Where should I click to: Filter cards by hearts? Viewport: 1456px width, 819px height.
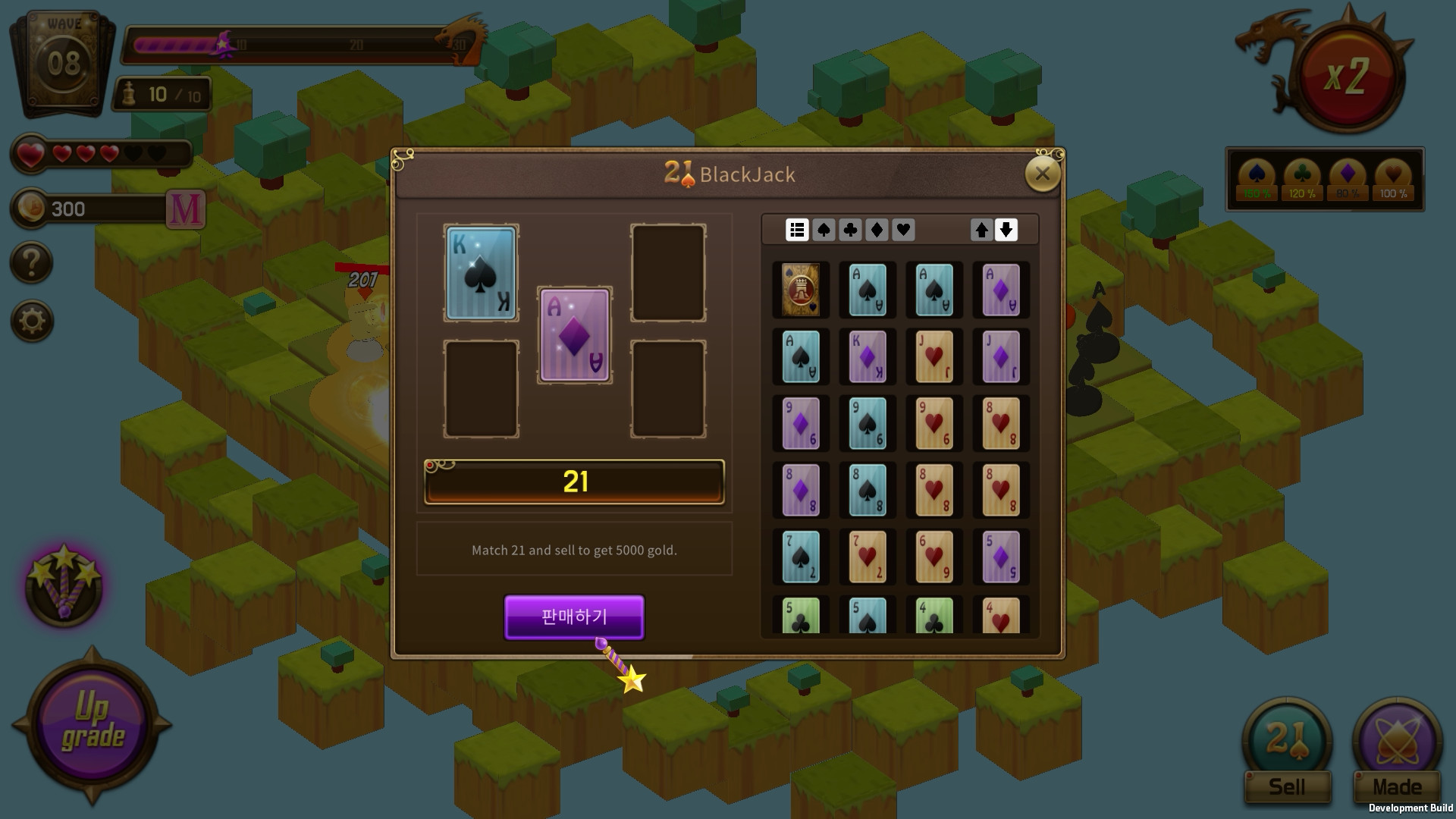902,230
